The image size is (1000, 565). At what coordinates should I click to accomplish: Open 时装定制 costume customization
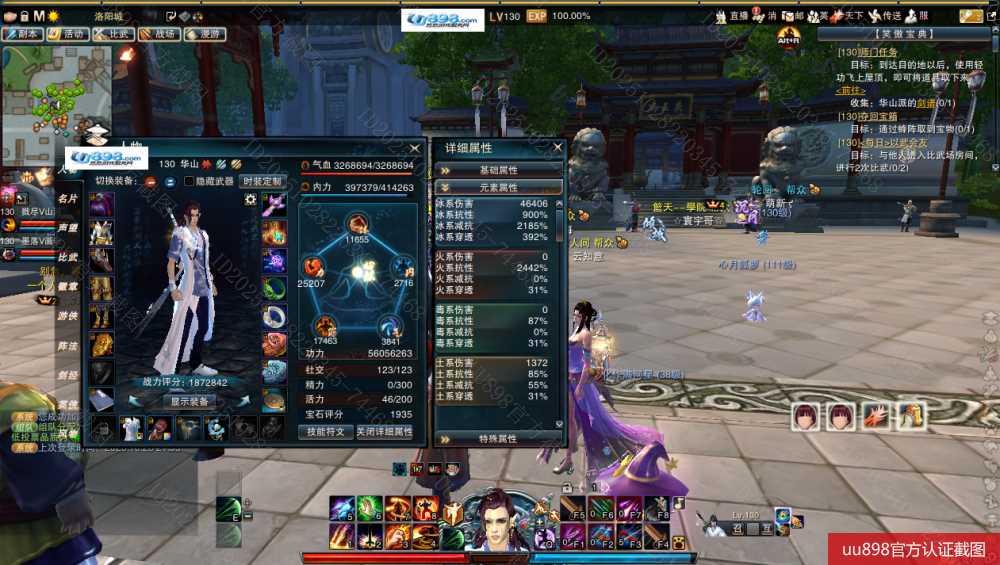point(261,181)
